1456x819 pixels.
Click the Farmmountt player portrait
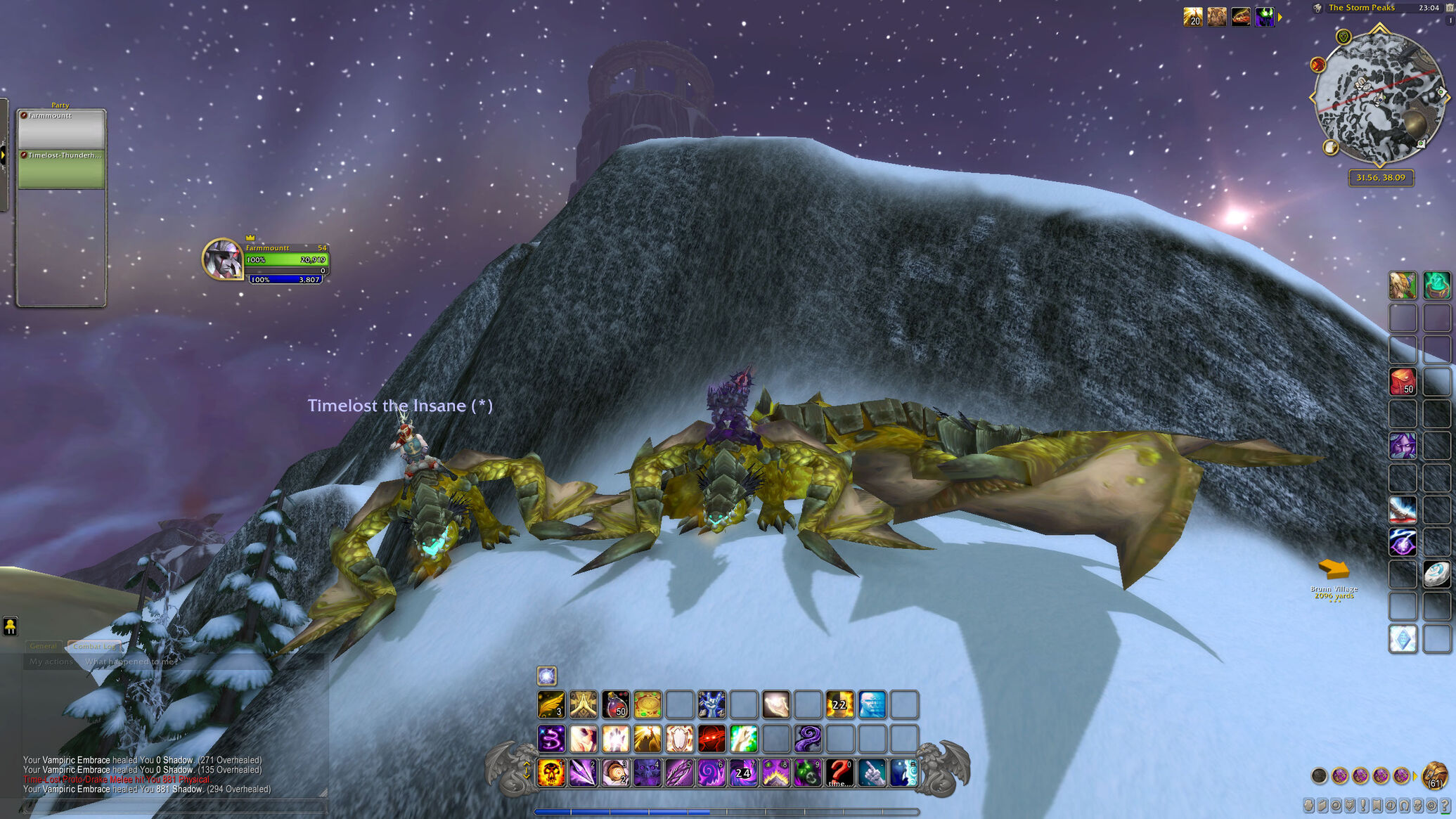click(x=222, y=259)
